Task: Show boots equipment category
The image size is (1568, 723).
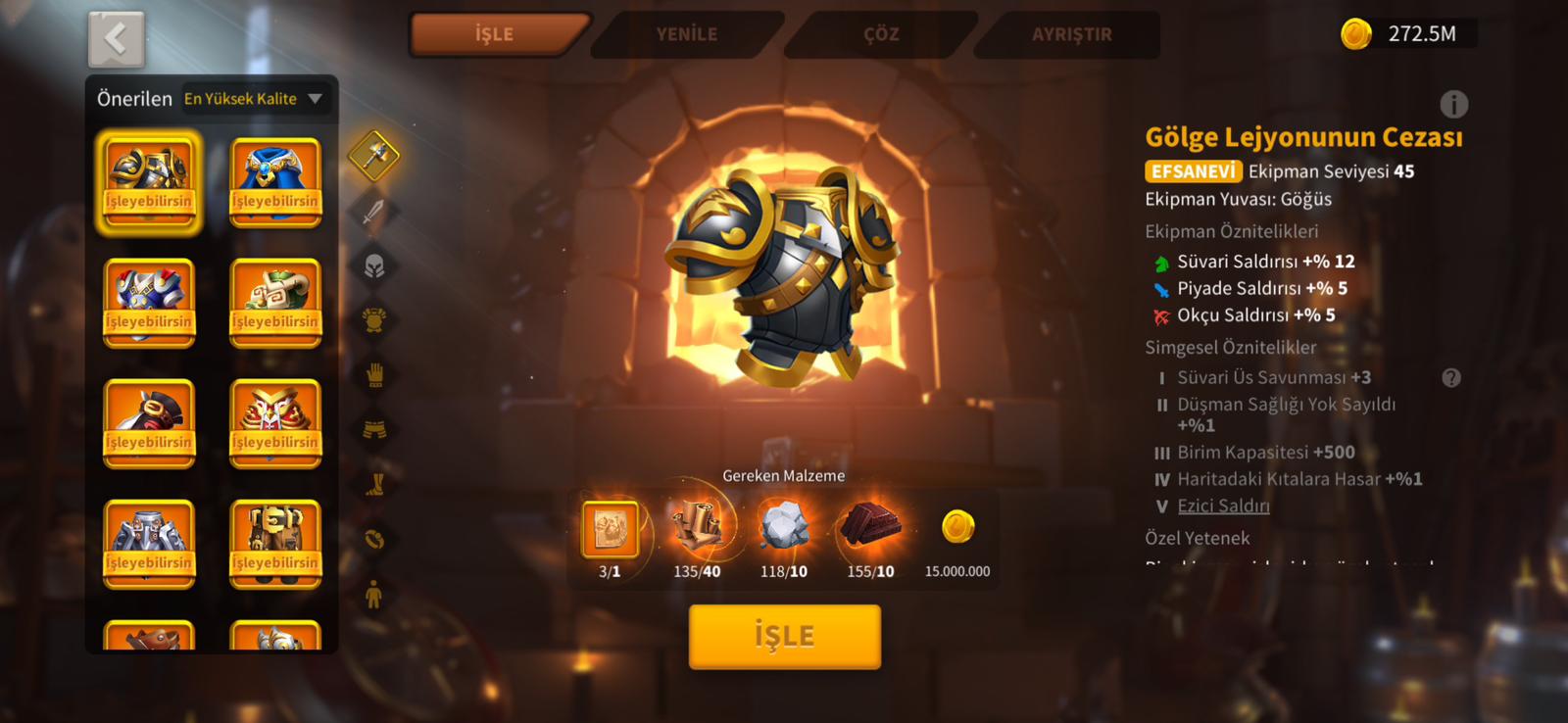Action: tap(374, 484)
